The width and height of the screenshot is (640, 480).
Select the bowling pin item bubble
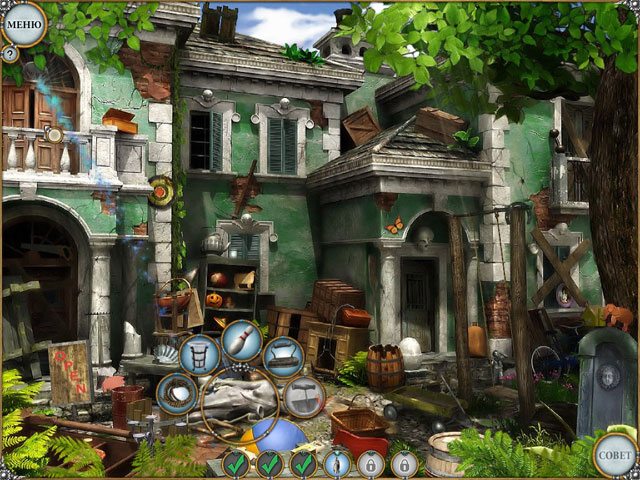click(241, 340)
